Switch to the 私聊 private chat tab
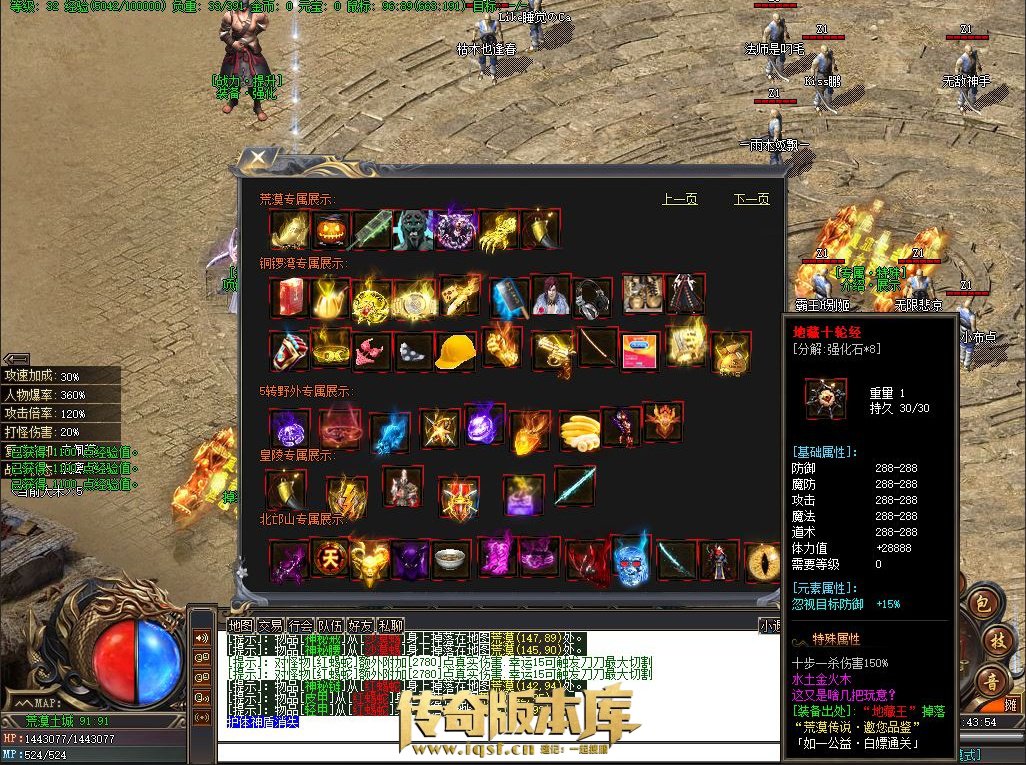Screen dimensions: 1026x765 point(391,625)
